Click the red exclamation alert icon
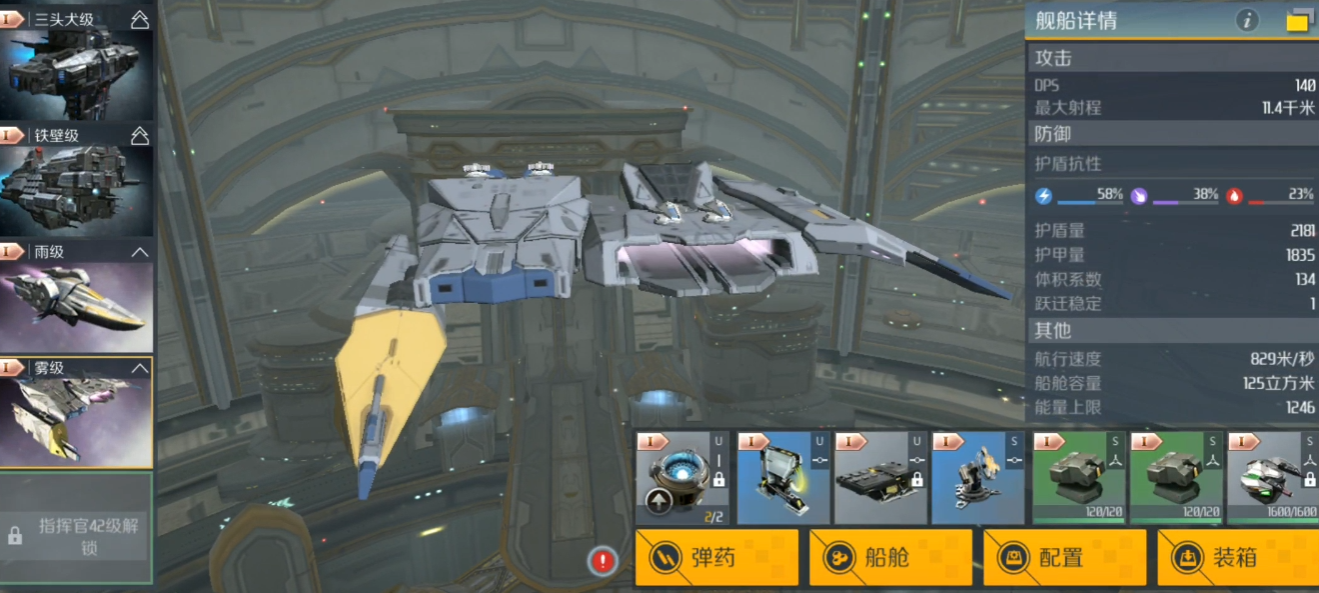This screenshot has height=593, width=1319. [x=602, y=561]
